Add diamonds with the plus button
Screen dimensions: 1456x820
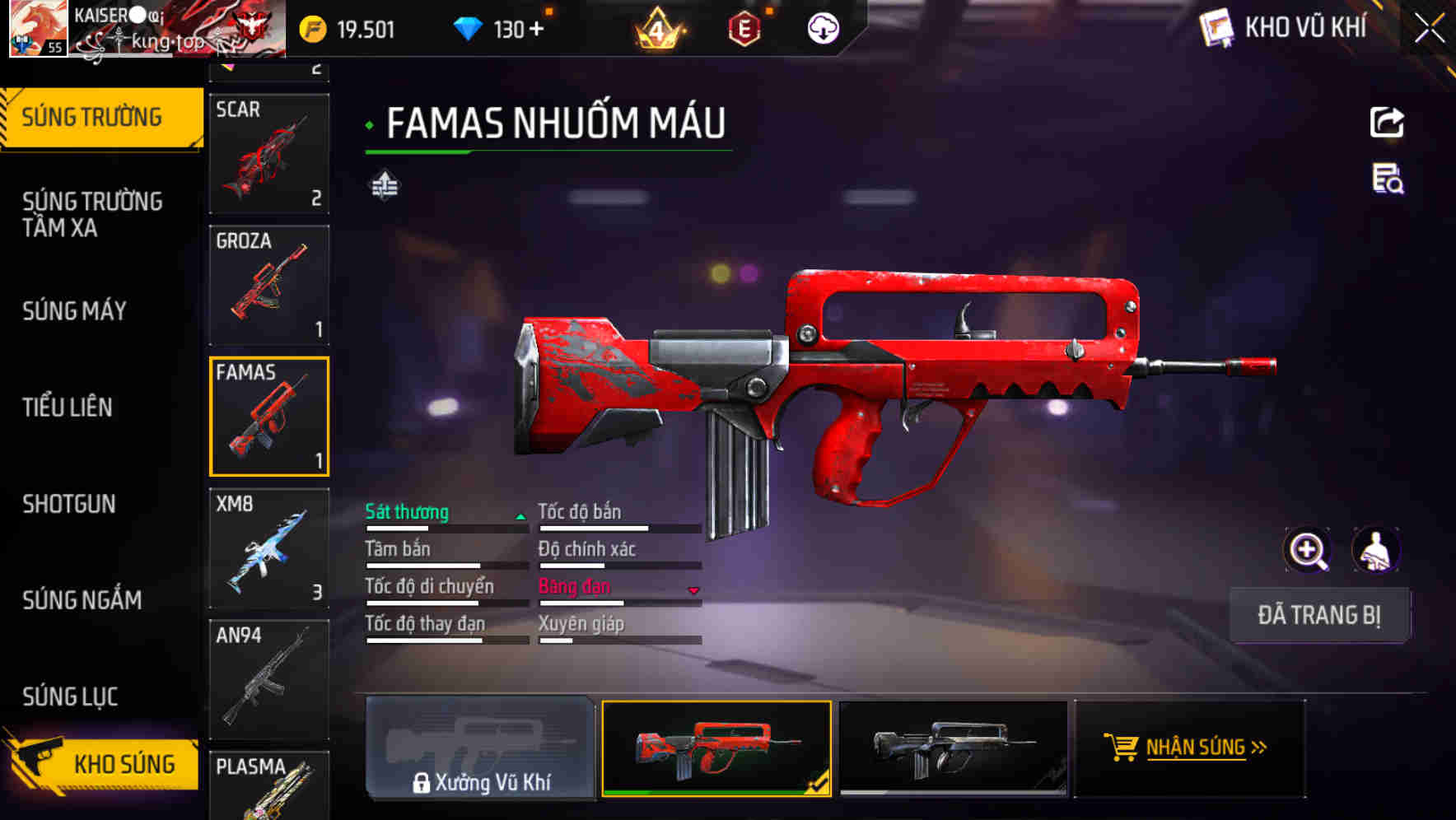click(x=537, y=30)
